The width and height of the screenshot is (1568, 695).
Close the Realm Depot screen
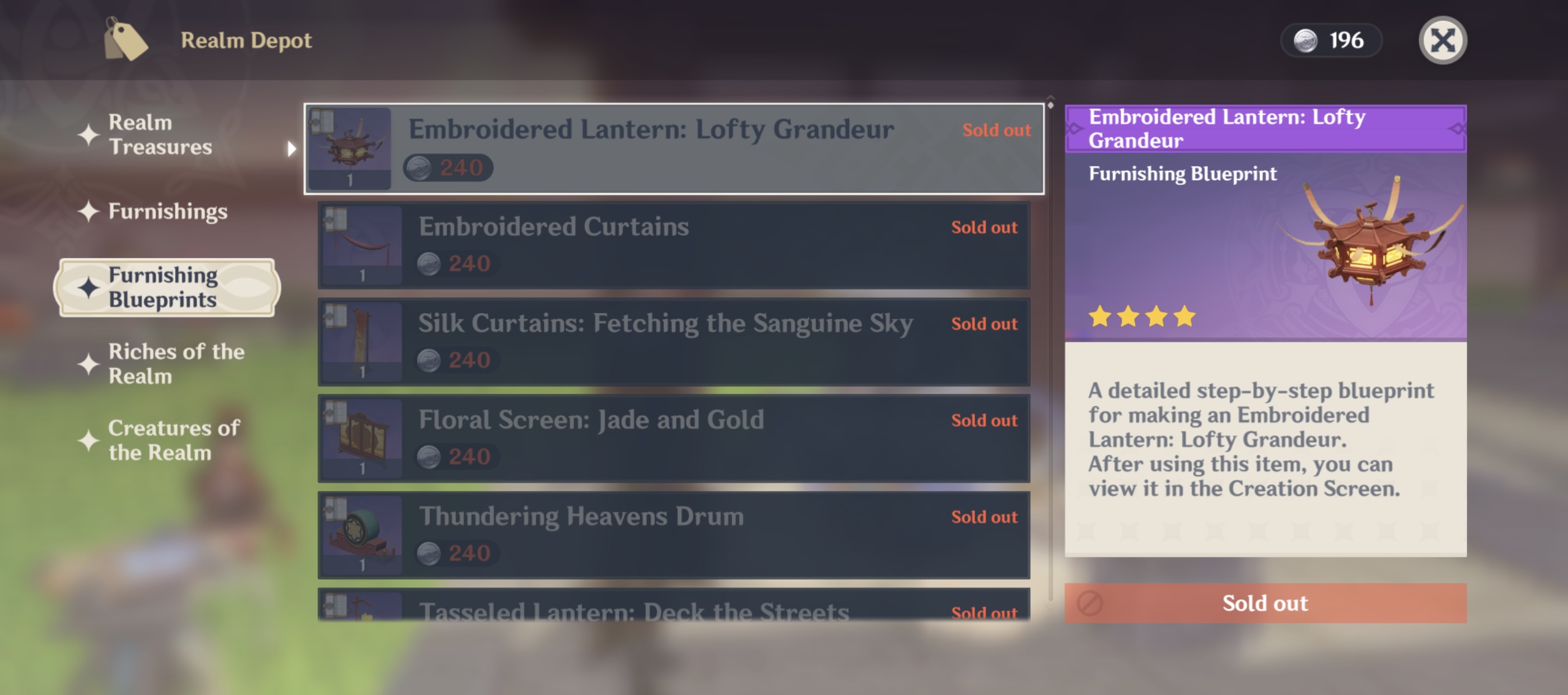tap(1443, 40)
